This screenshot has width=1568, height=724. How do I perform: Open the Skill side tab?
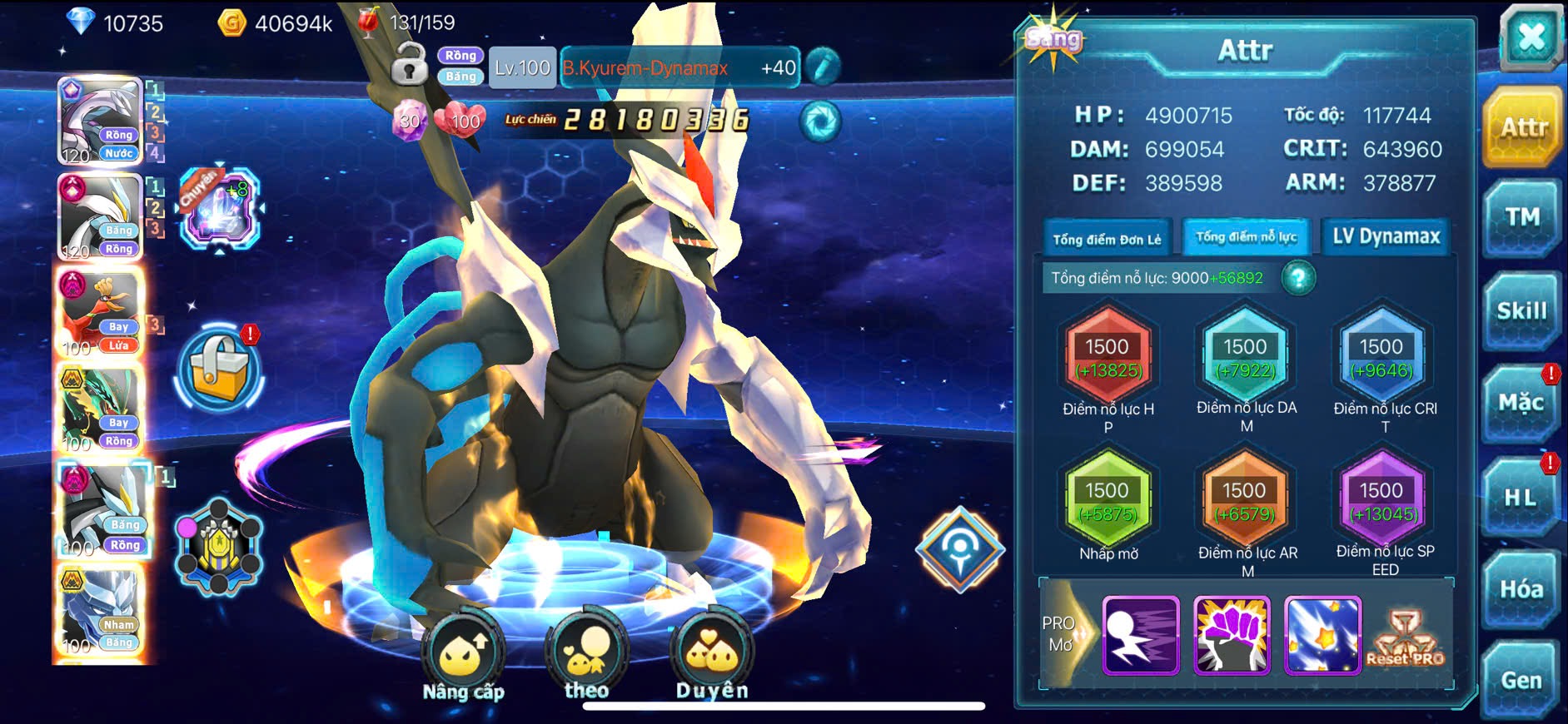[x=1521, y=311]
